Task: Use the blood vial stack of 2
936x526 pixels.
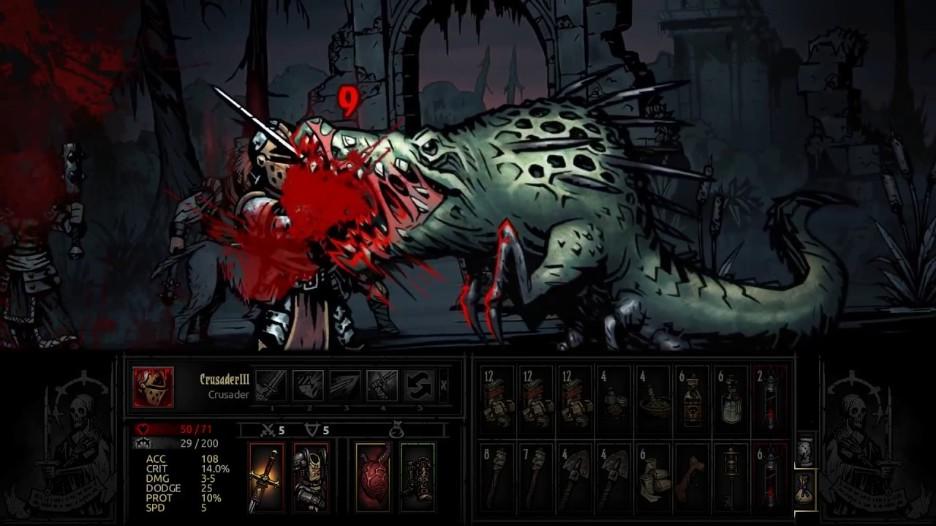Action: 771,397
